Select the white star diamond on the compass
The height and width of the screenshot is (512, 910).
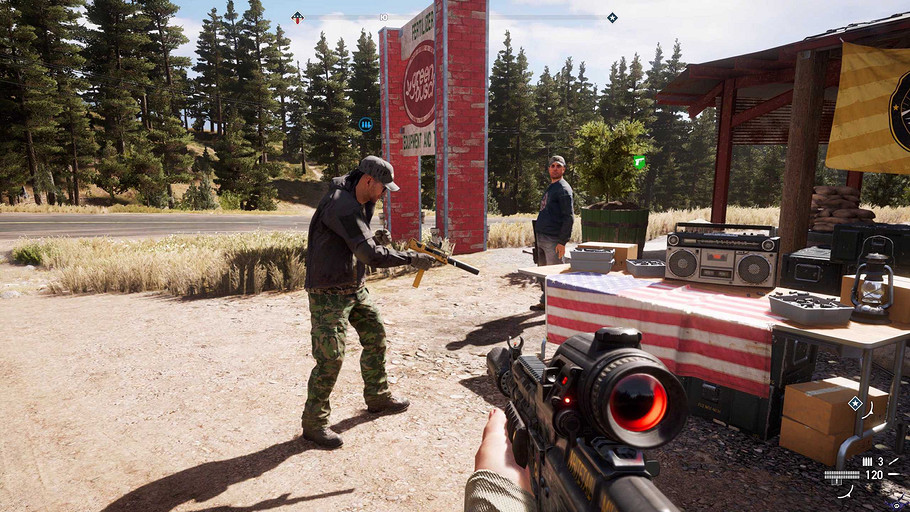612,17
